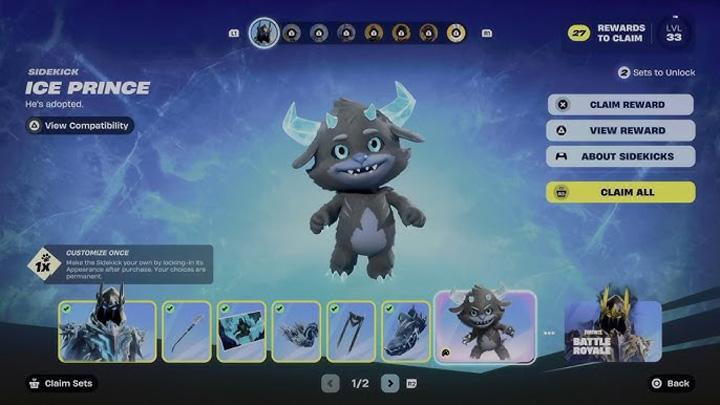Viewport: 720px width, 405px height.
Task: Open View Reward option
Action: click(620, 131)
